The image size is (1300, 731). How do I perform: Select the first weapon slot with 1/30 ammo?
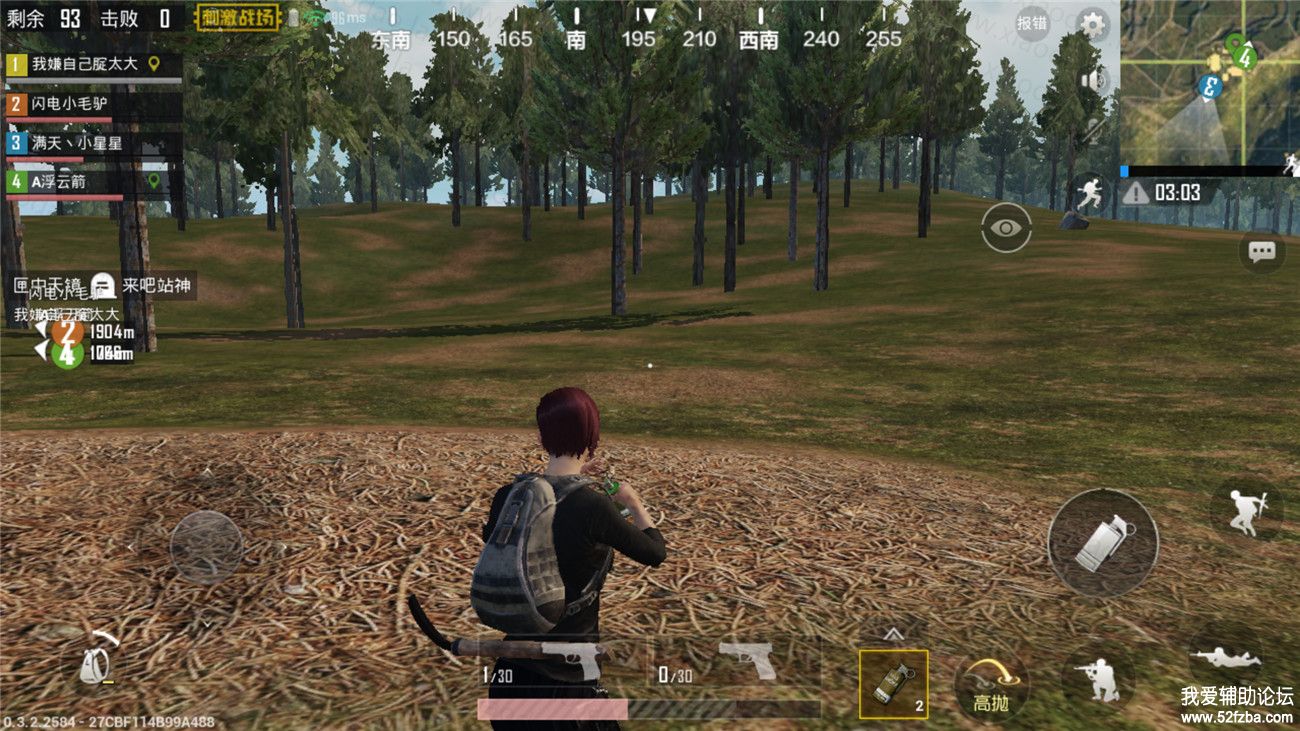click(562, 661)
